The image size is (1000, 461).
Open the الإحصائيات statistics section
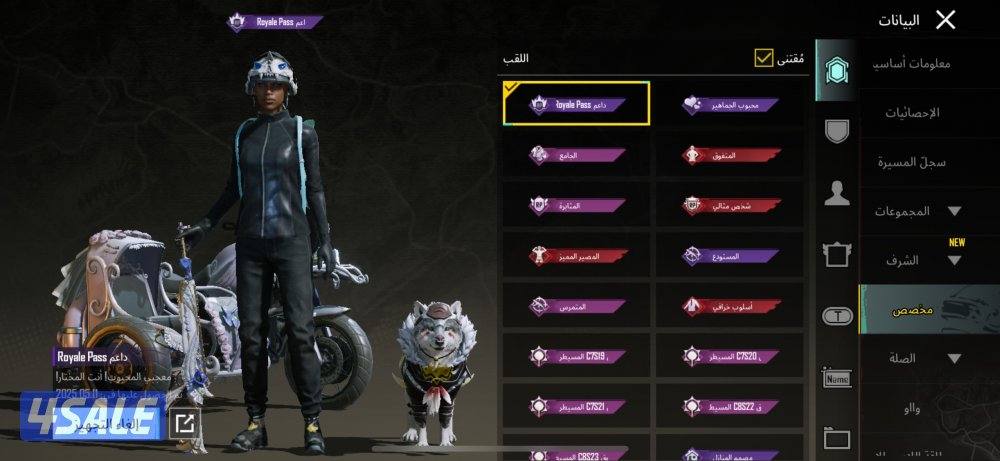pyautogui.click(x=912, y=113)
